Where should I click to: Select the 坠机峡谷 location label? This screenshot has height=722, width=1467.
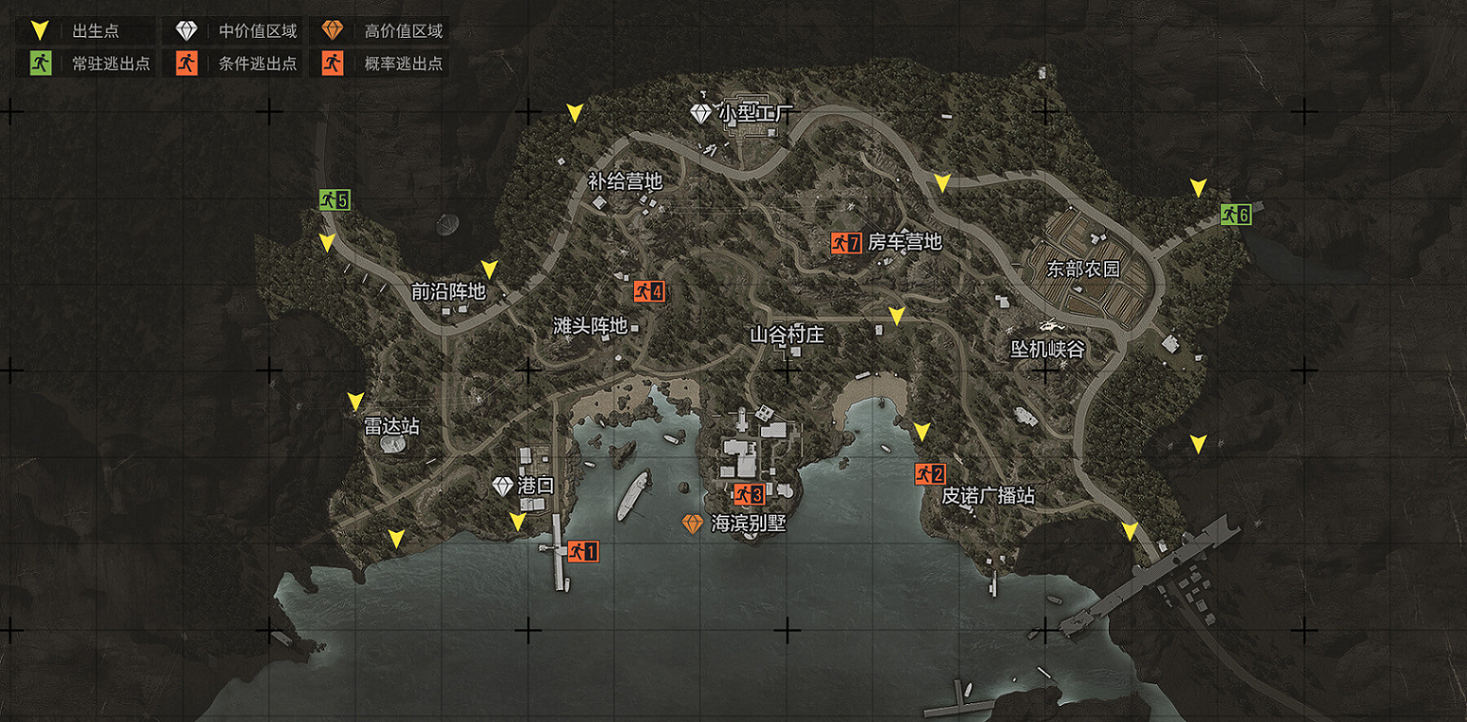1045,349
